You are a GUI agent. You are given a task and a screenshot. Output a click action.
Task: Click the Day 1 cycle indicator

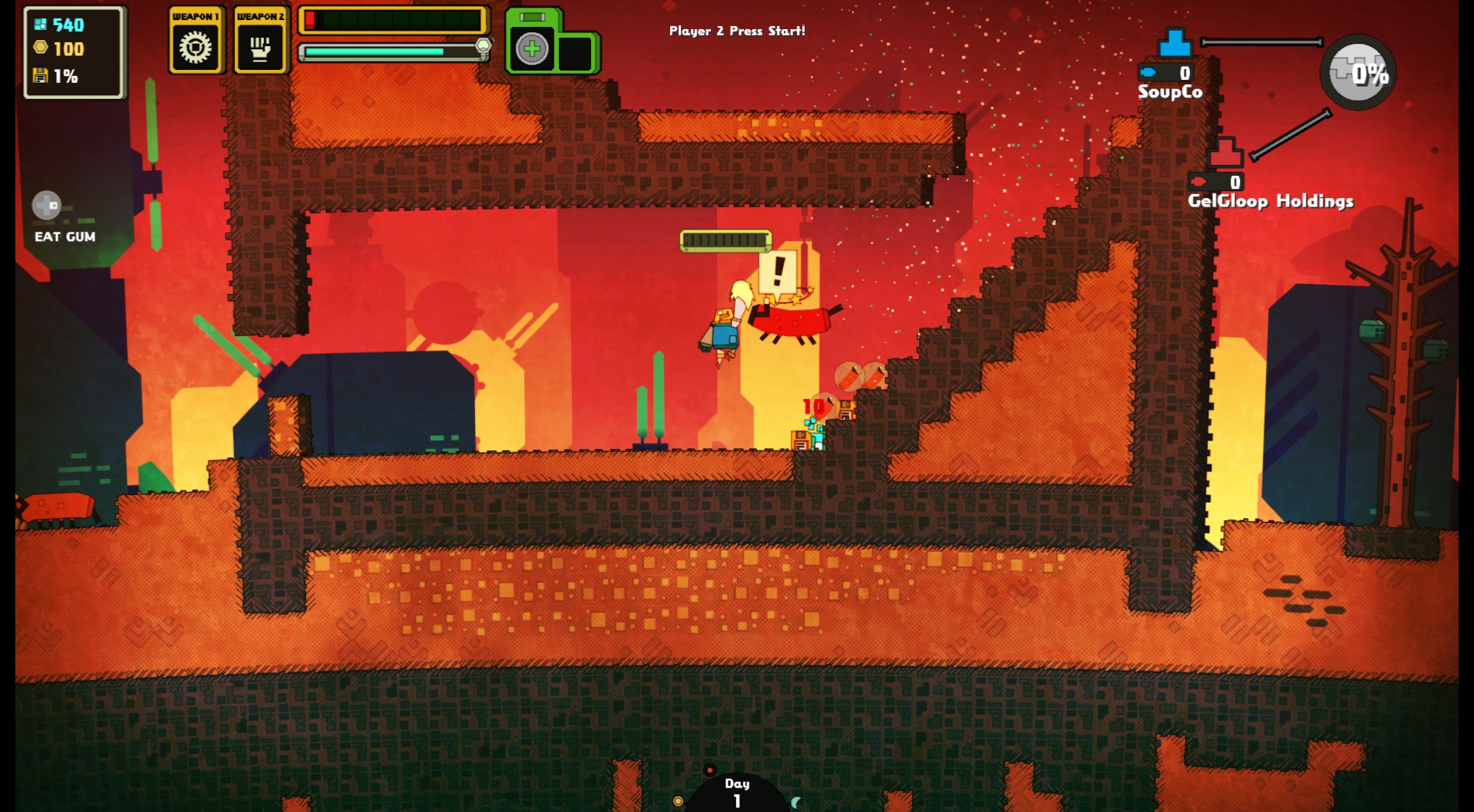tap(736, 792)
